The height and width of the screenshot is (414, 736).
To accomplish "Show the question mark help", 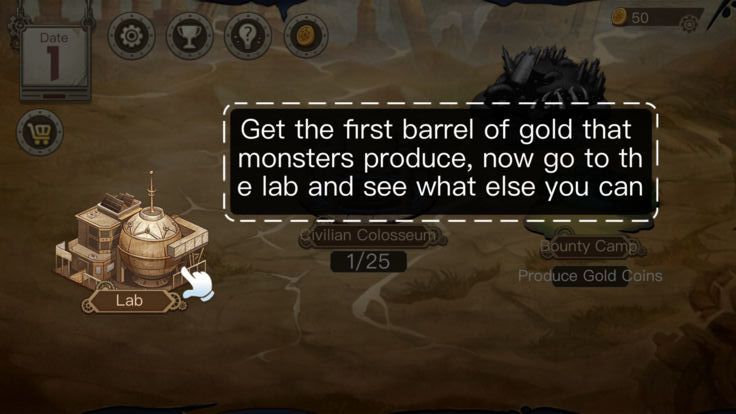I will 248,37.
